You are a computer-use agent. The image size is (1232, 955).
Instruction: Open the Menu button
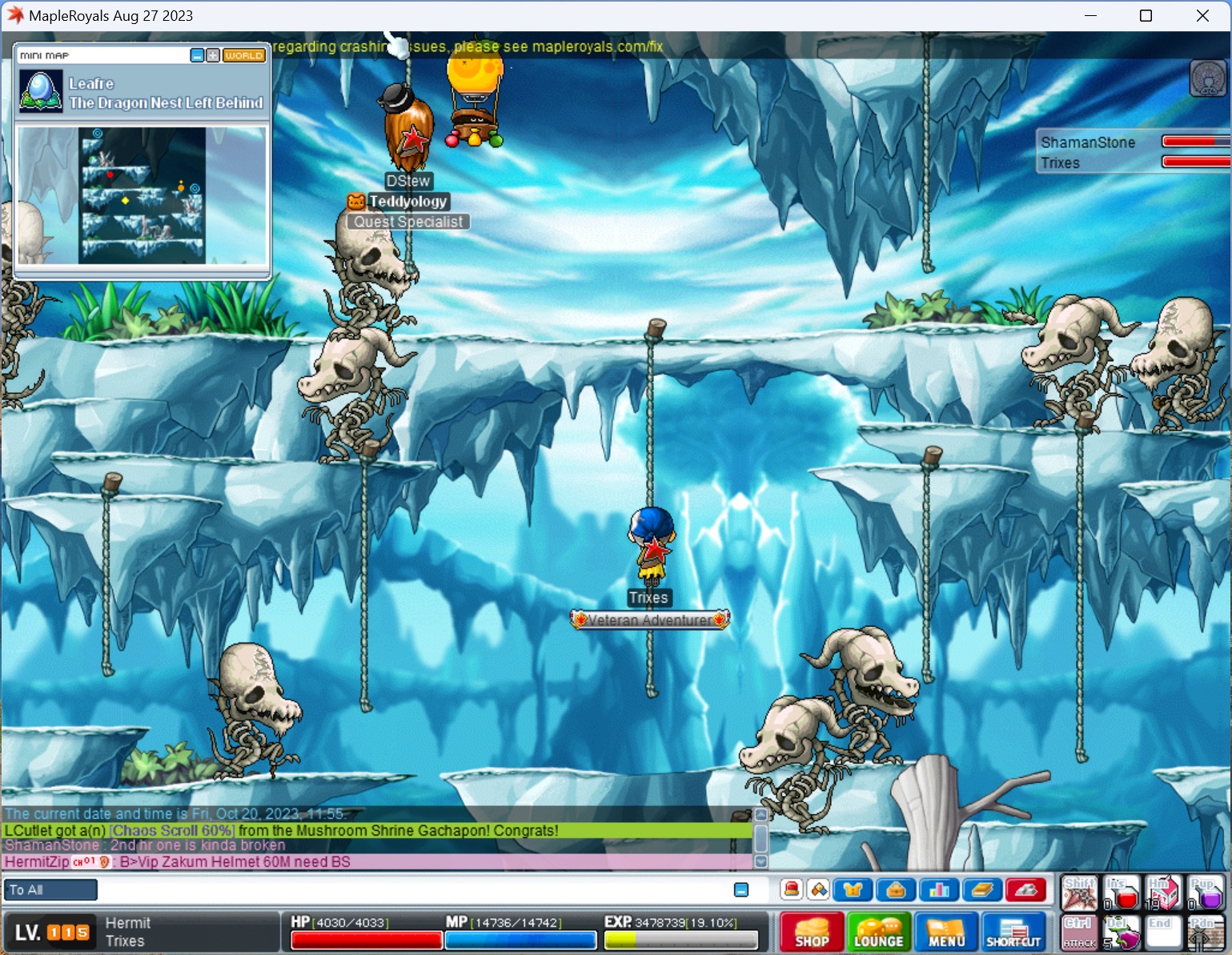pyautogui.click(x=946, y=932)
